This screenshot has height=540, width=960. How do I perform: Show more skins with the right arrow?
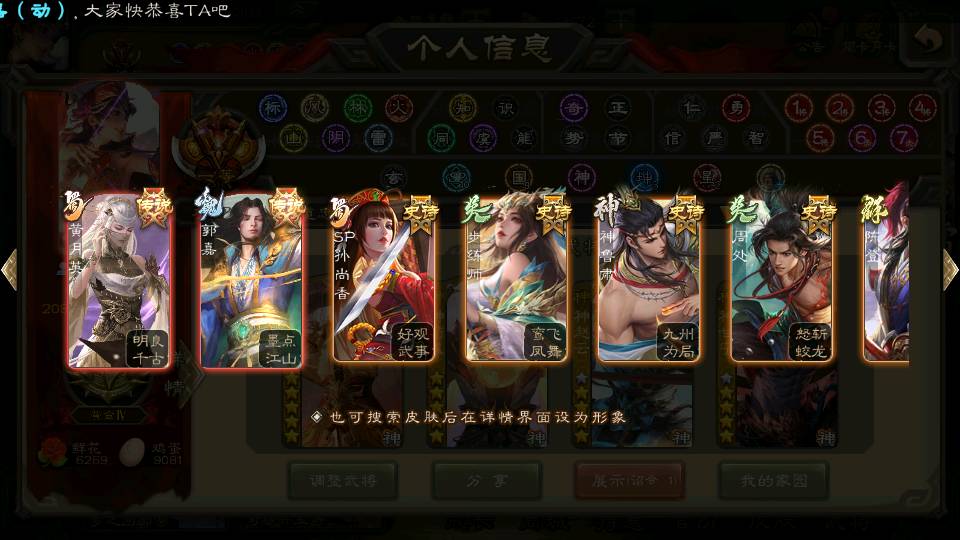tap(950, 270)
